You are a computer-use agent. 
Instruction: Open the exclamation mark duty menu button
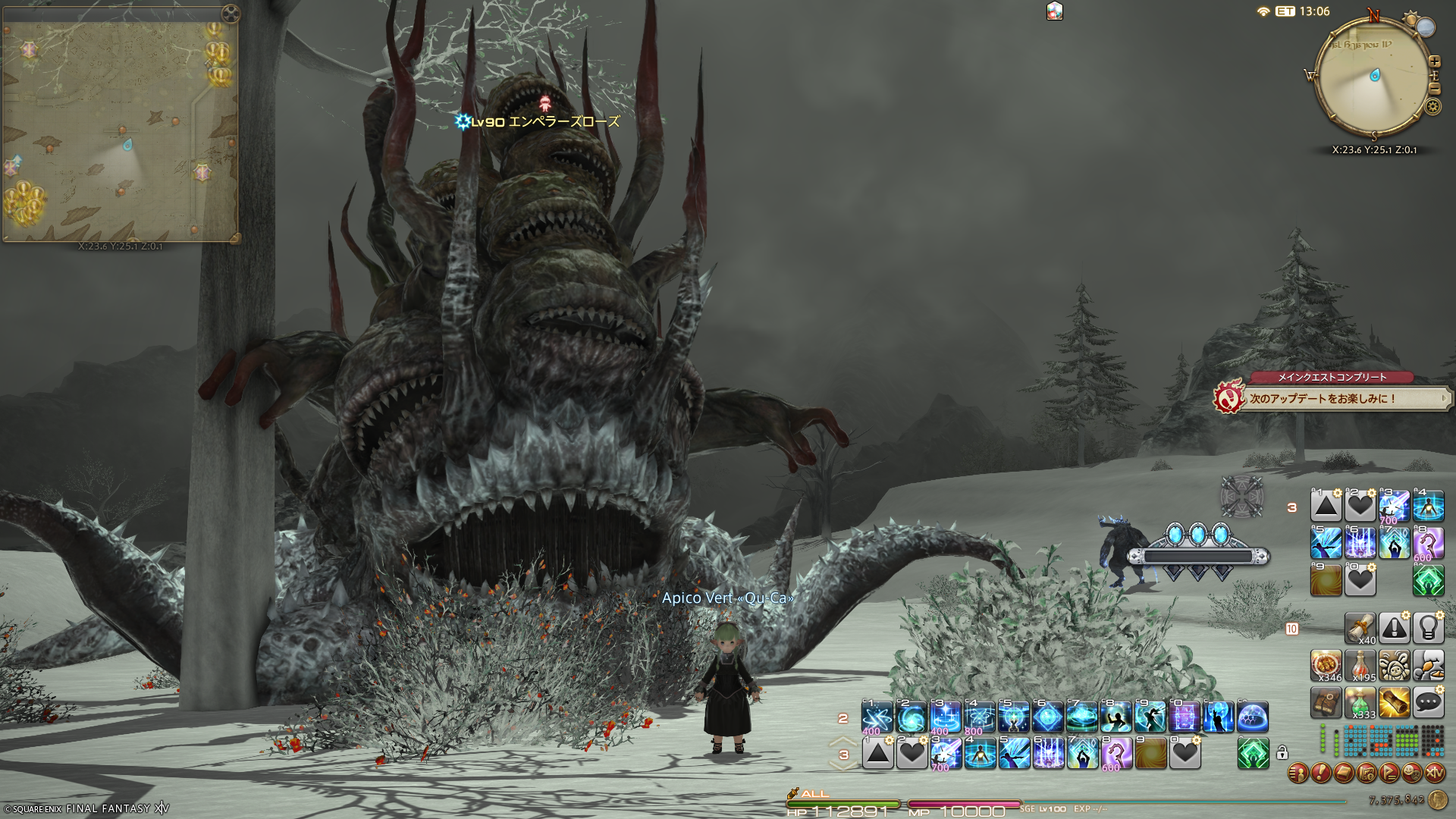tap(1321, 773)
